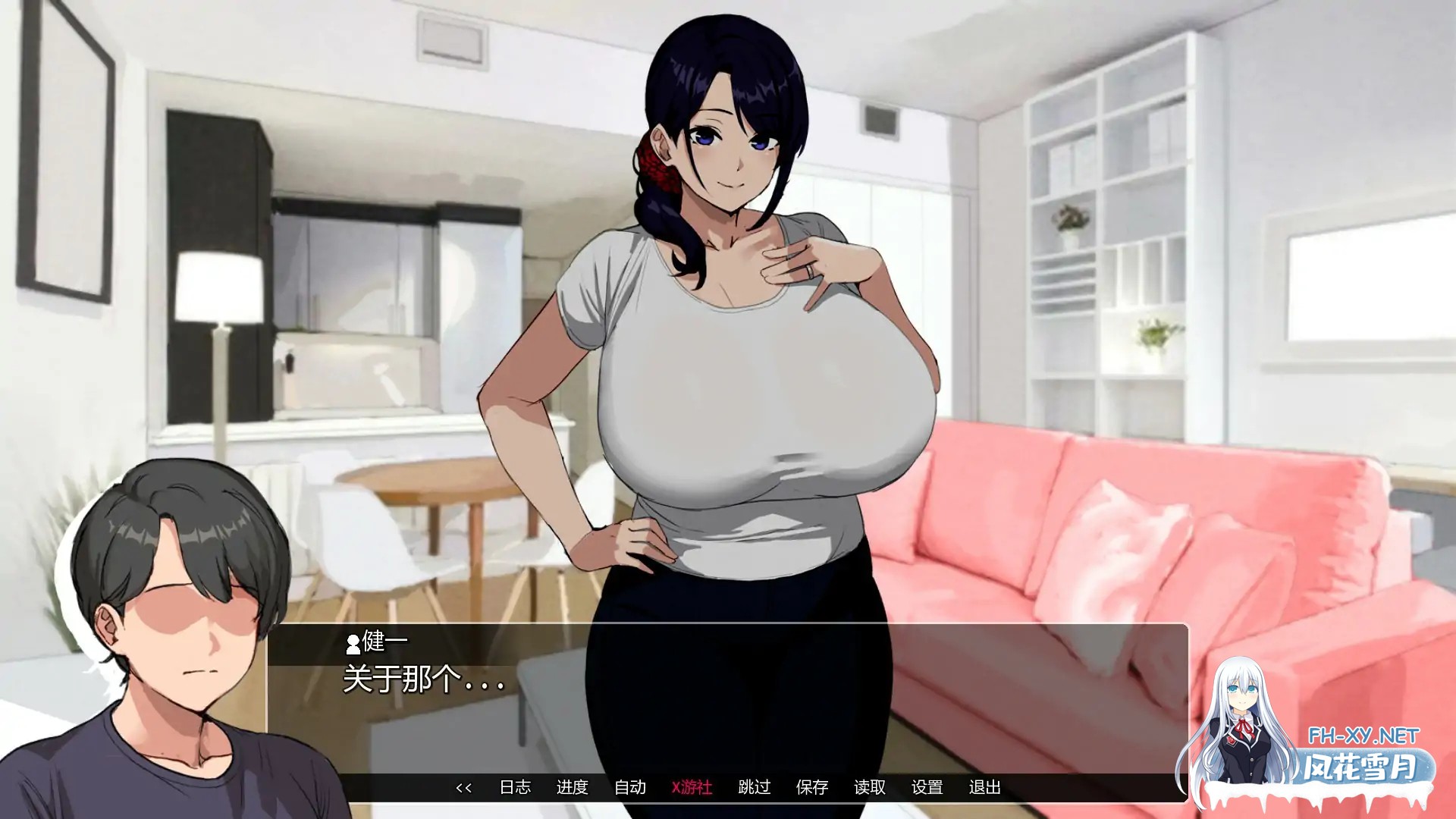Expand the dialogue history with 日志

click(x=517, y=788)
